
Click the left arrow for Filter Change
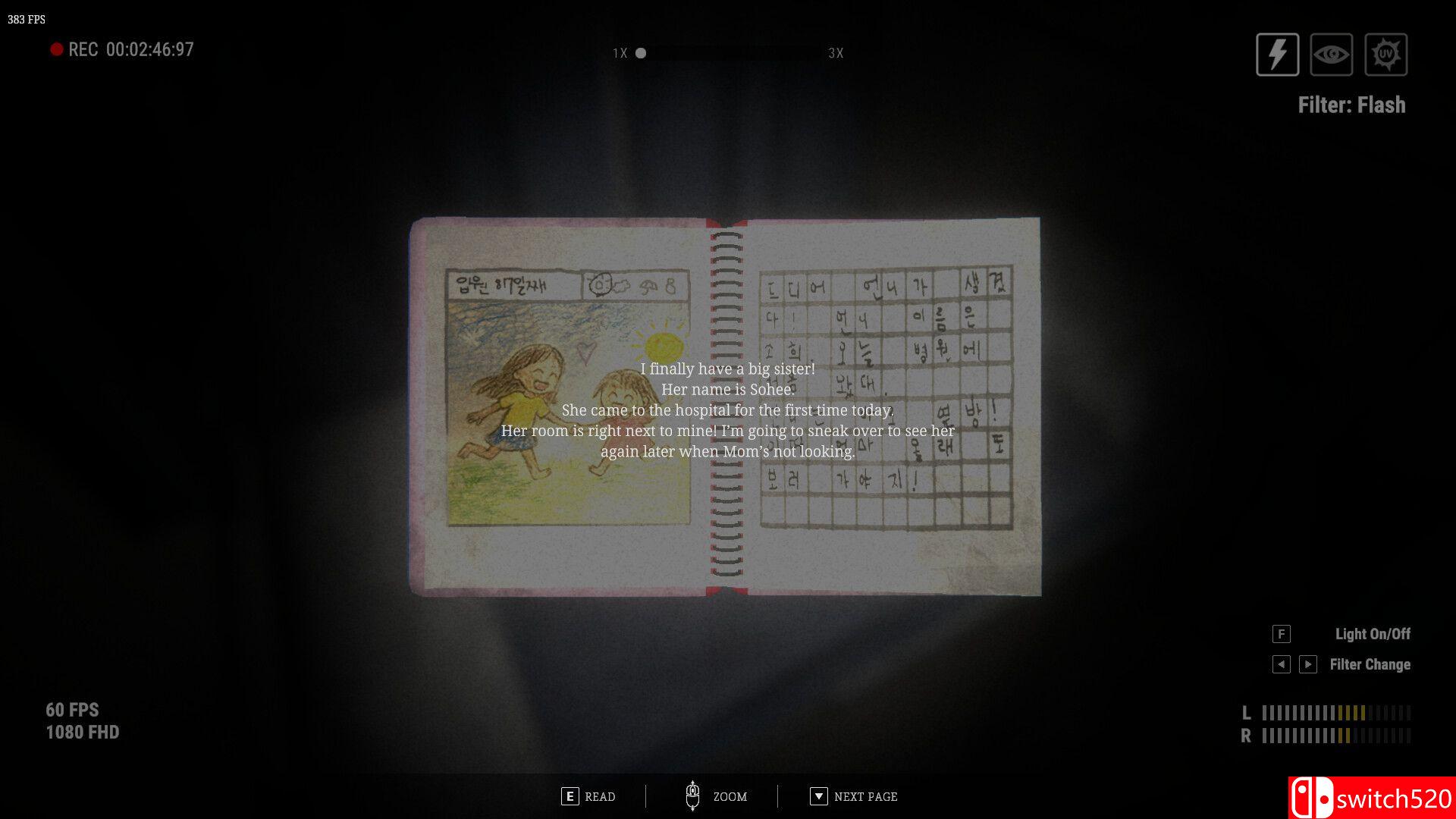1282,664
